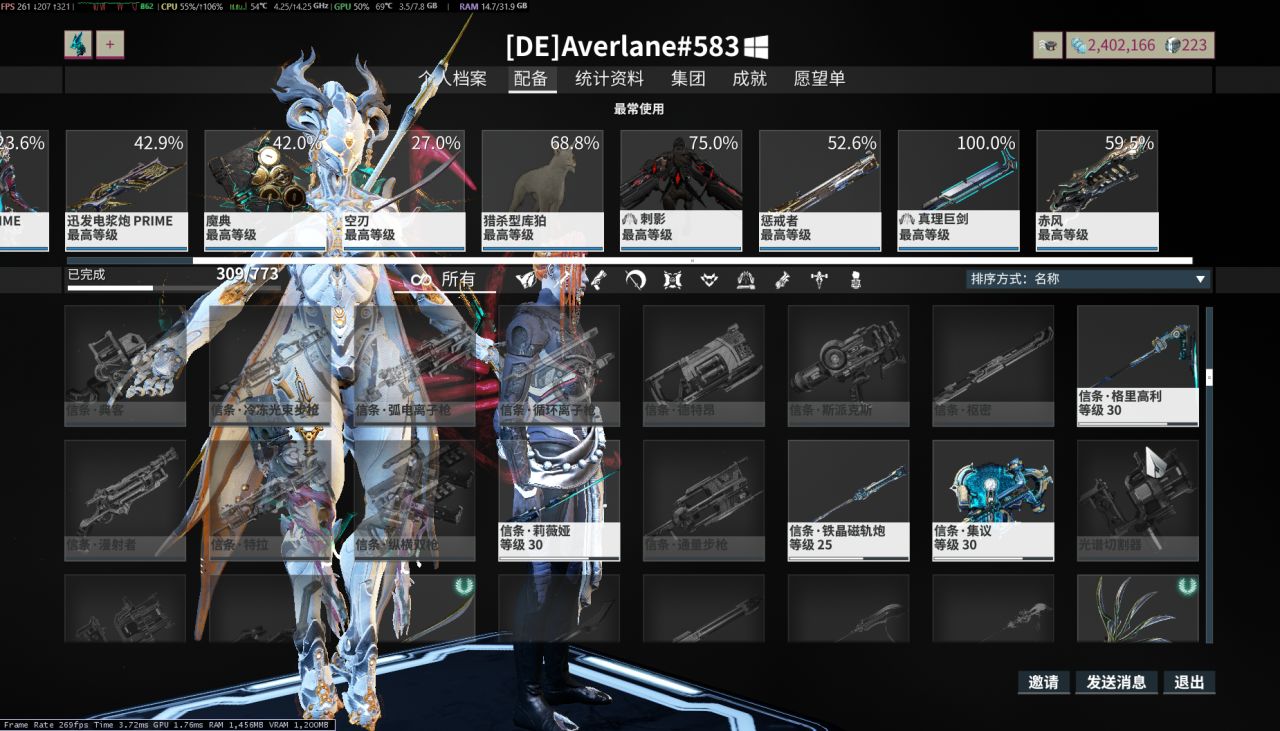Select the 配备 tab
The width and height of the screenshot is (1280, 731).
[x=530, y=79]
